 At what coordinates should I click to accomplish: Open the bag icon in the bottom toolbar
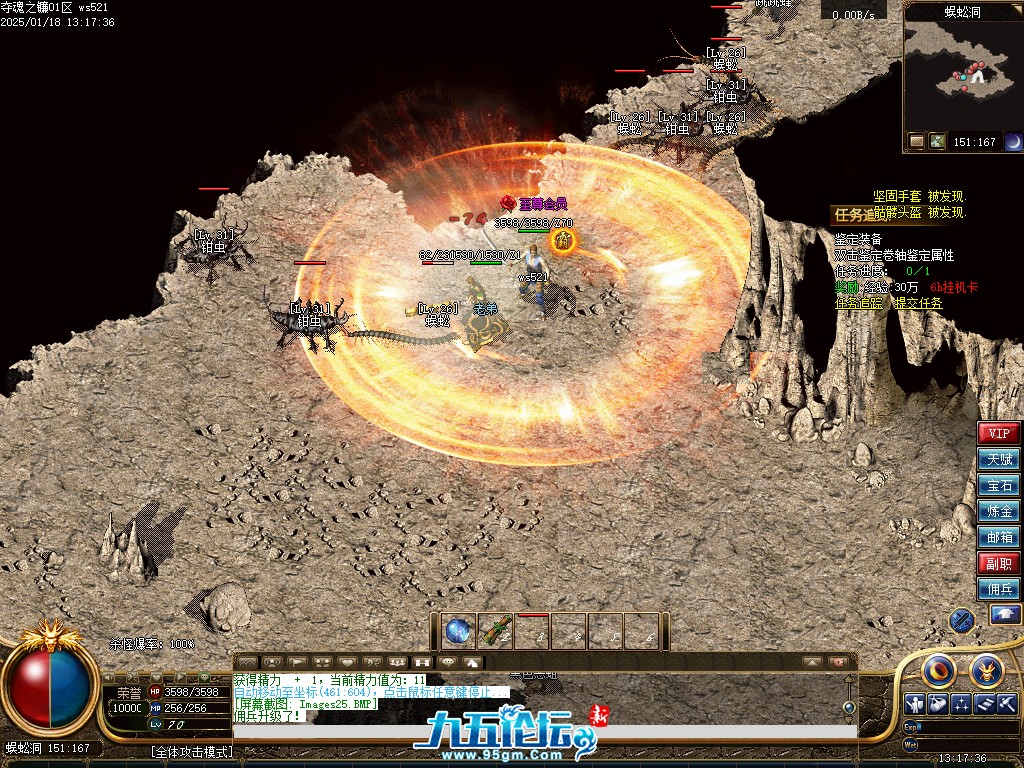[938, 704]
